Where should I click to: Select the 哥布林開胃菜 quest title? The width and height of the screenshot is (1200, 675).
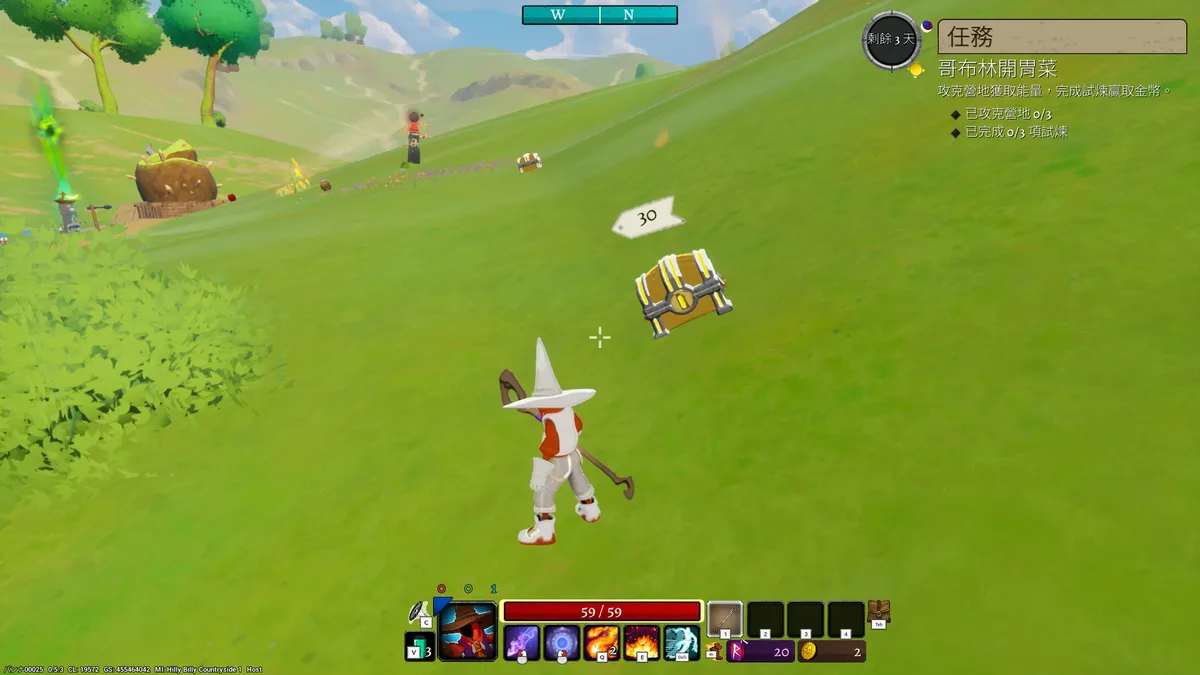tap(997, 69)
